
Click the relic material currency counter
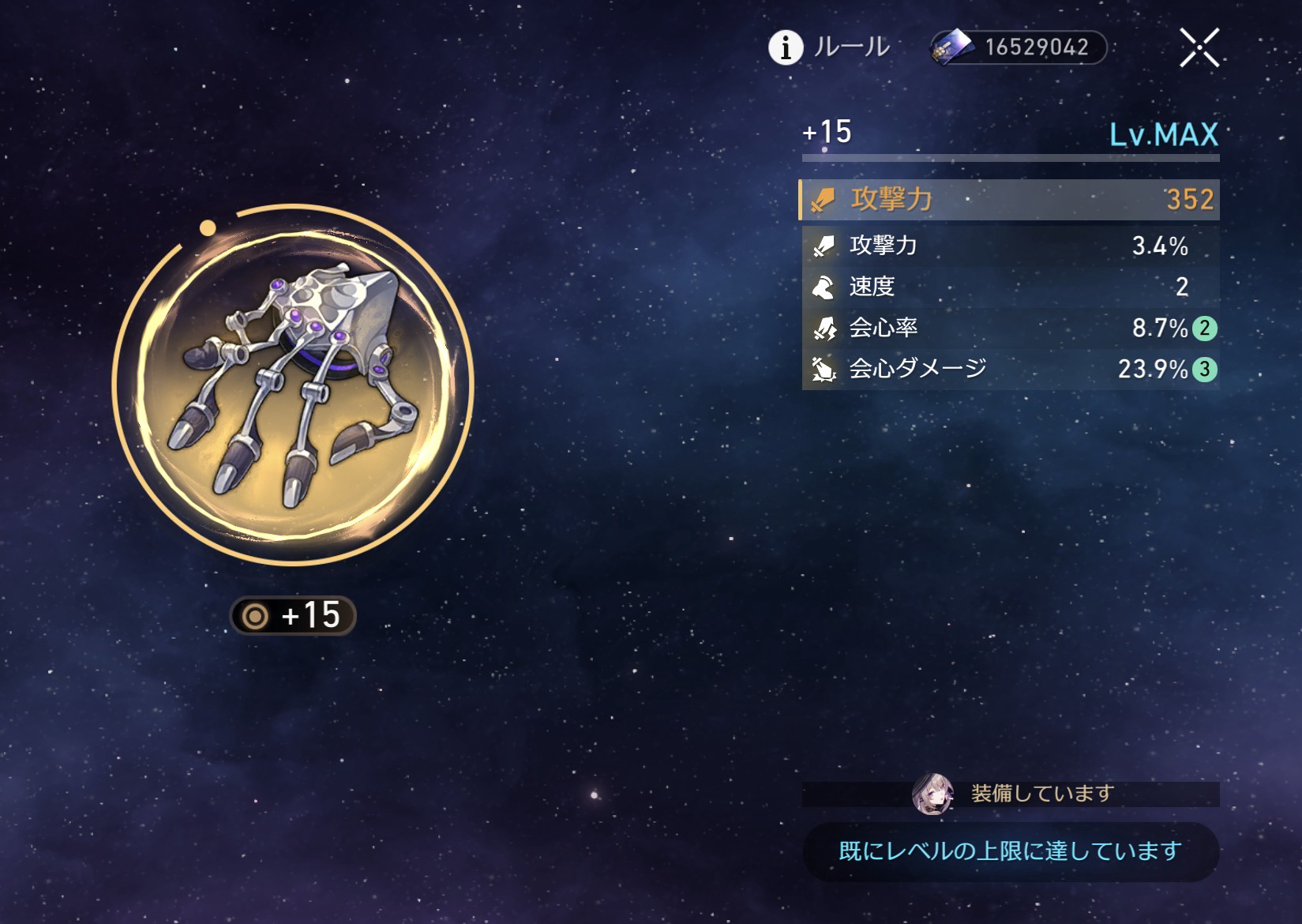point(1019,47)
